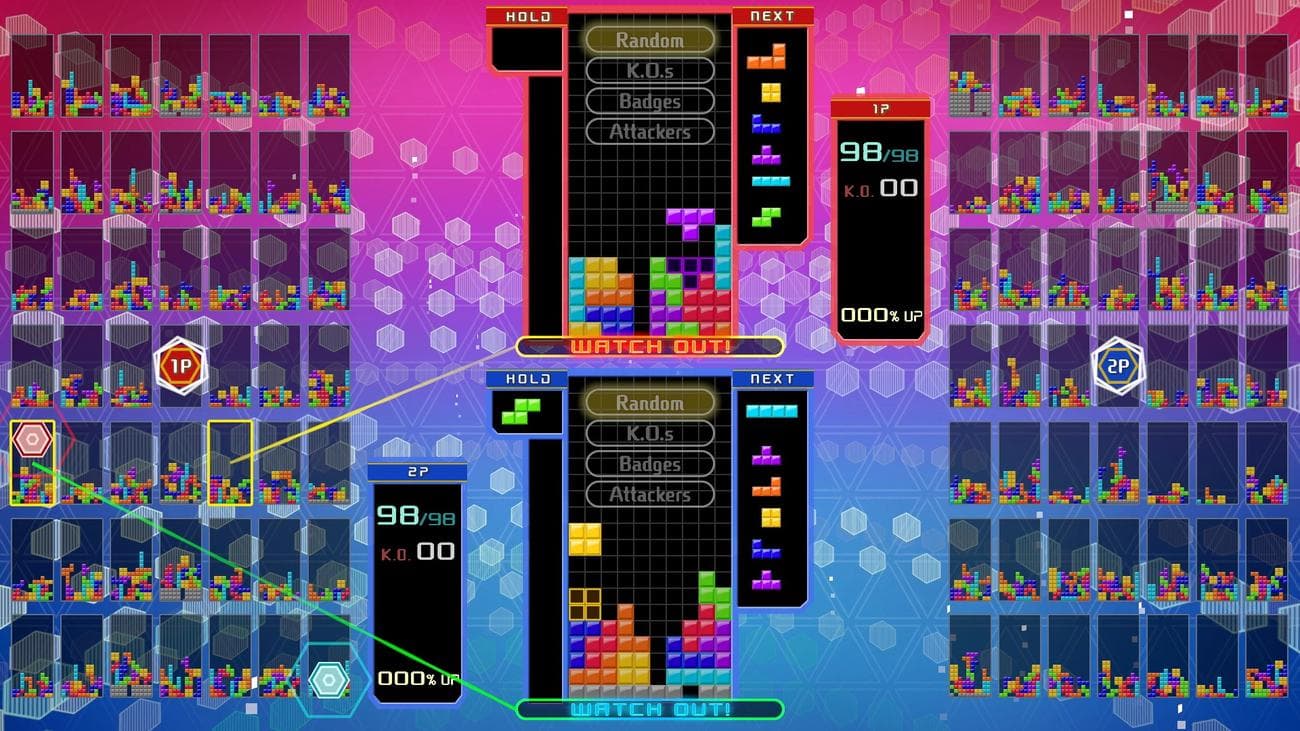
Task: Switch top player to Attackers targeting
Action: (x=649, y=131)
